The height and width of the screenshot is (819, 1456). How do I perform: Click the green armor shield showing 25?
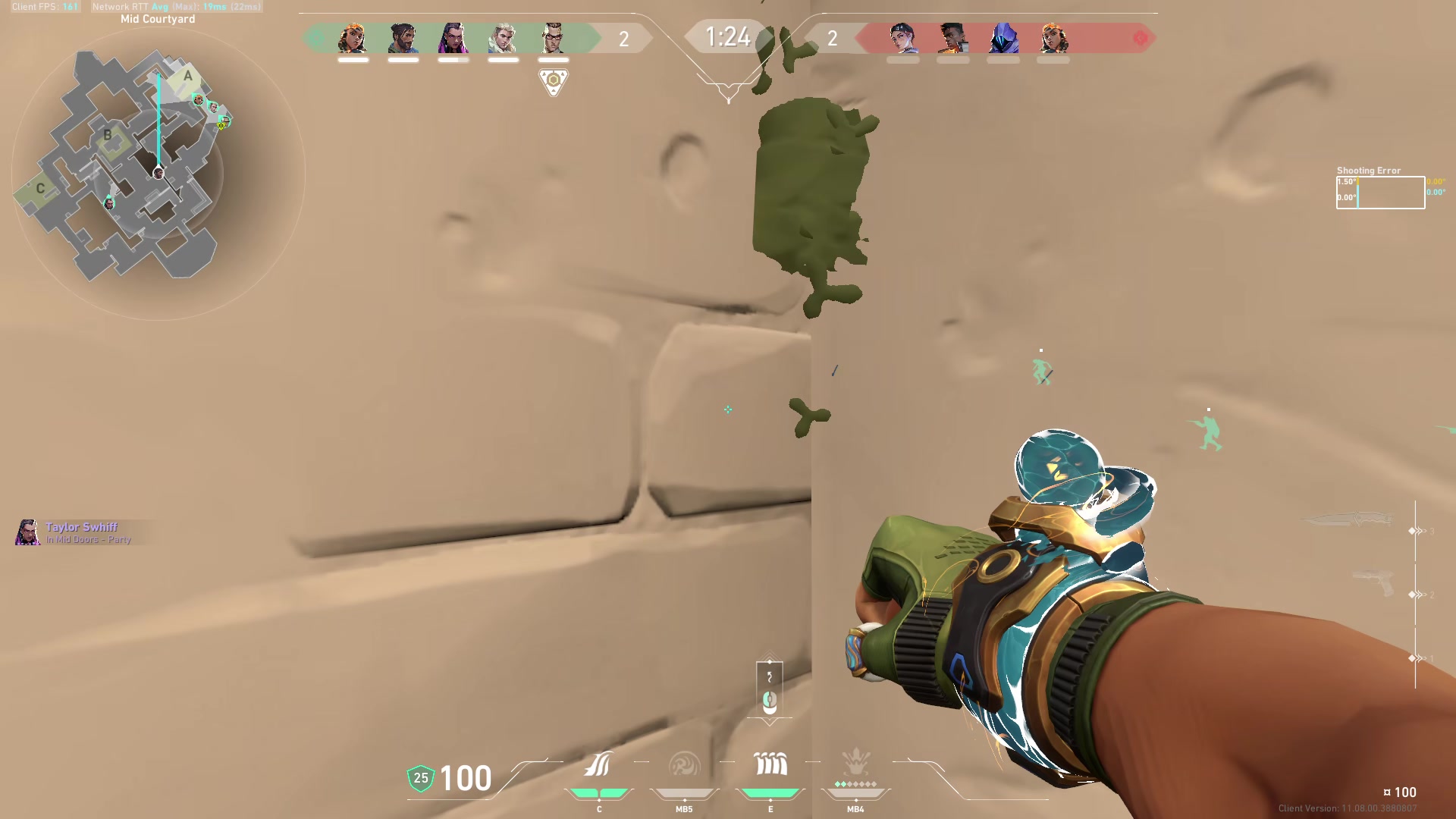(419, 777)
